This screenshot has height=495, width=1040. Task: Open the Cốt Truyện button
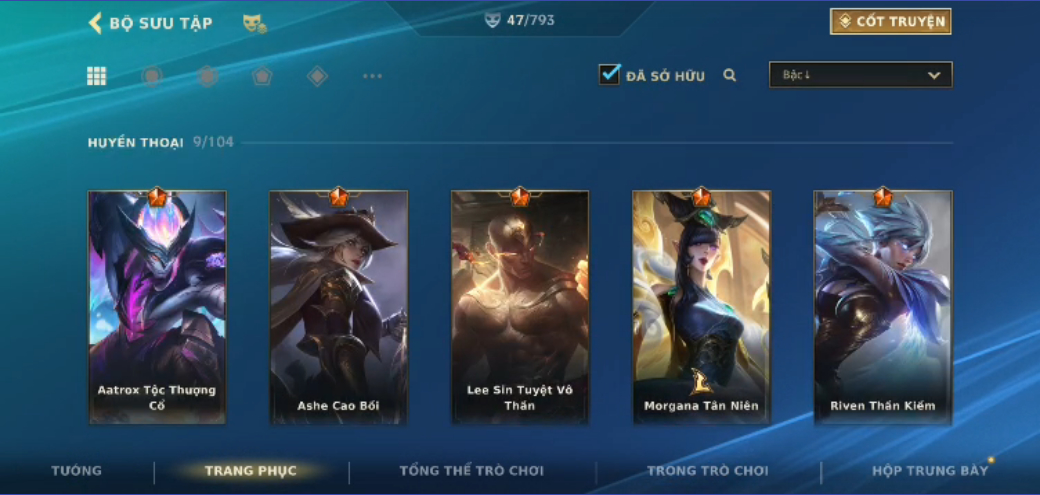point(890,21)
